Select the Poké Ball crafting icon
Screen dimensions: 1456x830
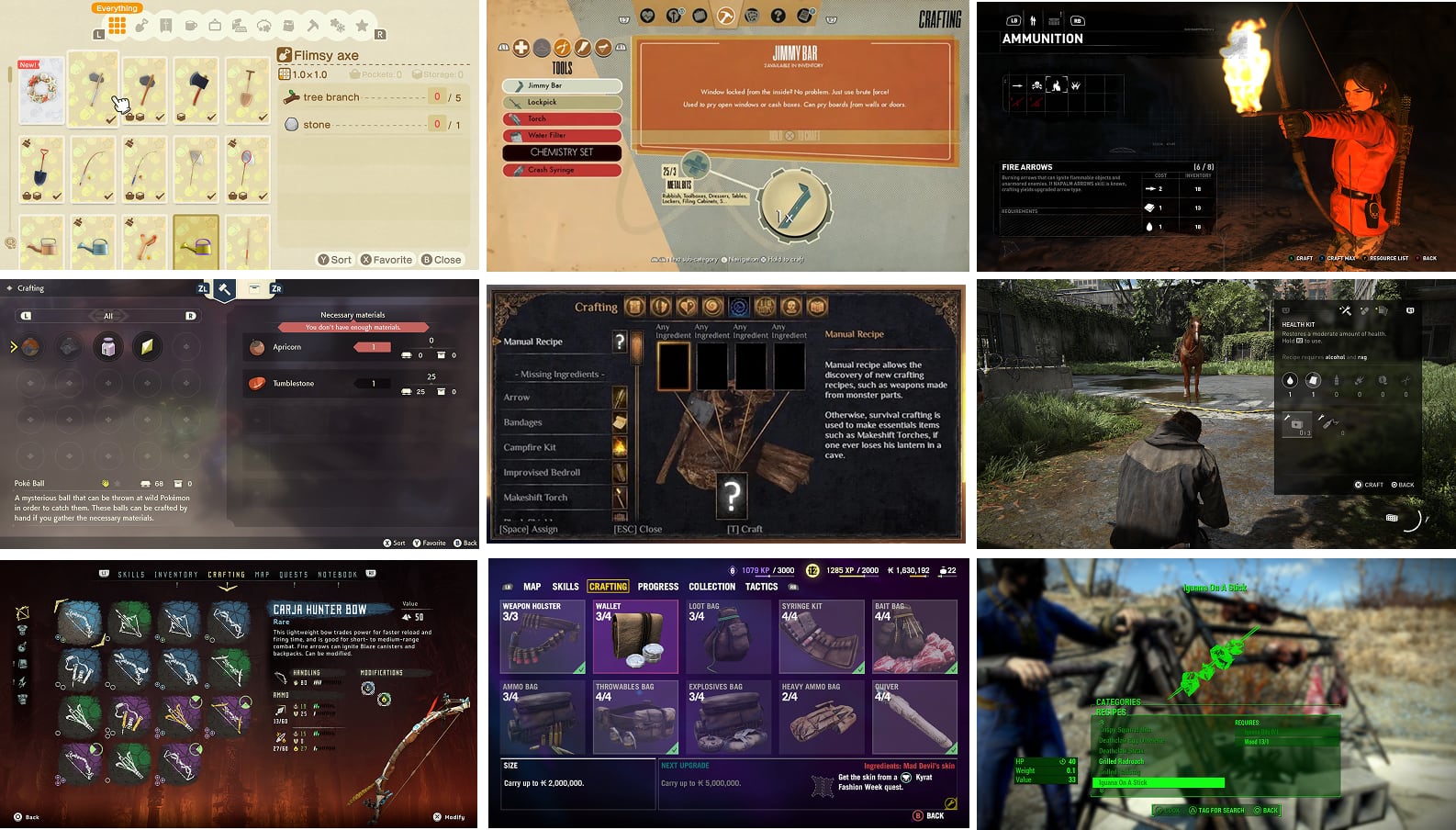click(x=30, y=347)
